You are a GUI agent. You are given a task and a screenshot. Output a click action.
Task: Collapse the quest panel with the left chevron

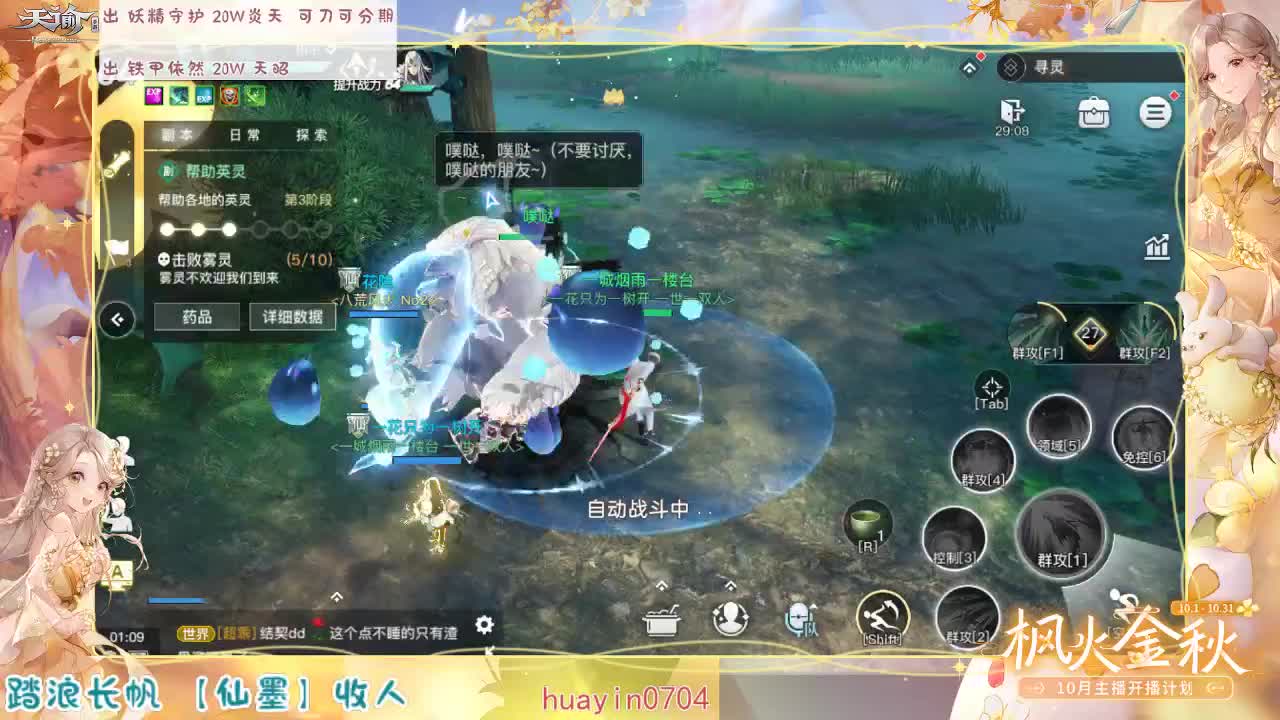116,318
